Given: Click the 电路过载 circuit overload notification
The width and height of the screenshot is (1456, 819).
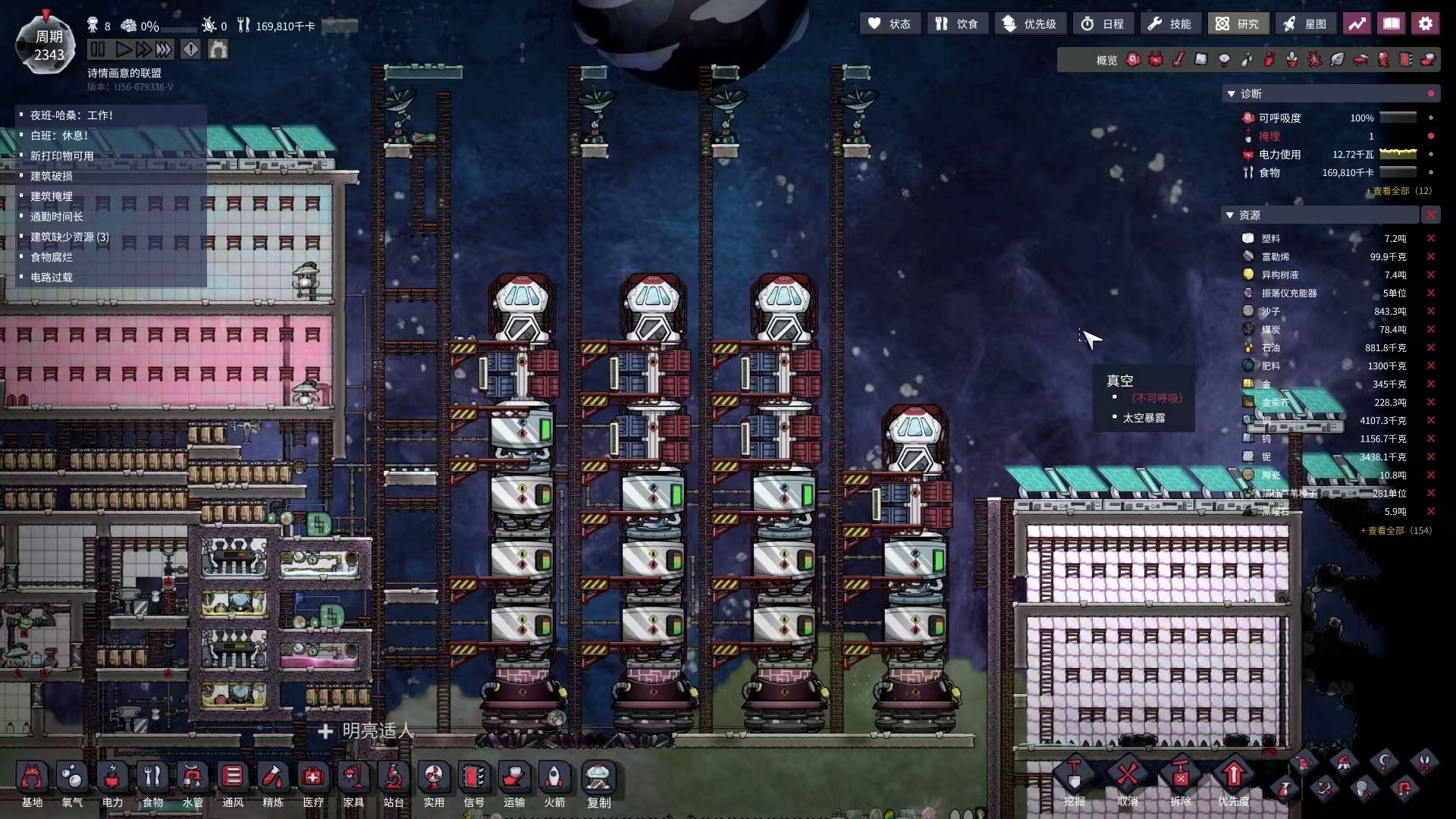Looking at the screenshot, I should tap(52, 278).
